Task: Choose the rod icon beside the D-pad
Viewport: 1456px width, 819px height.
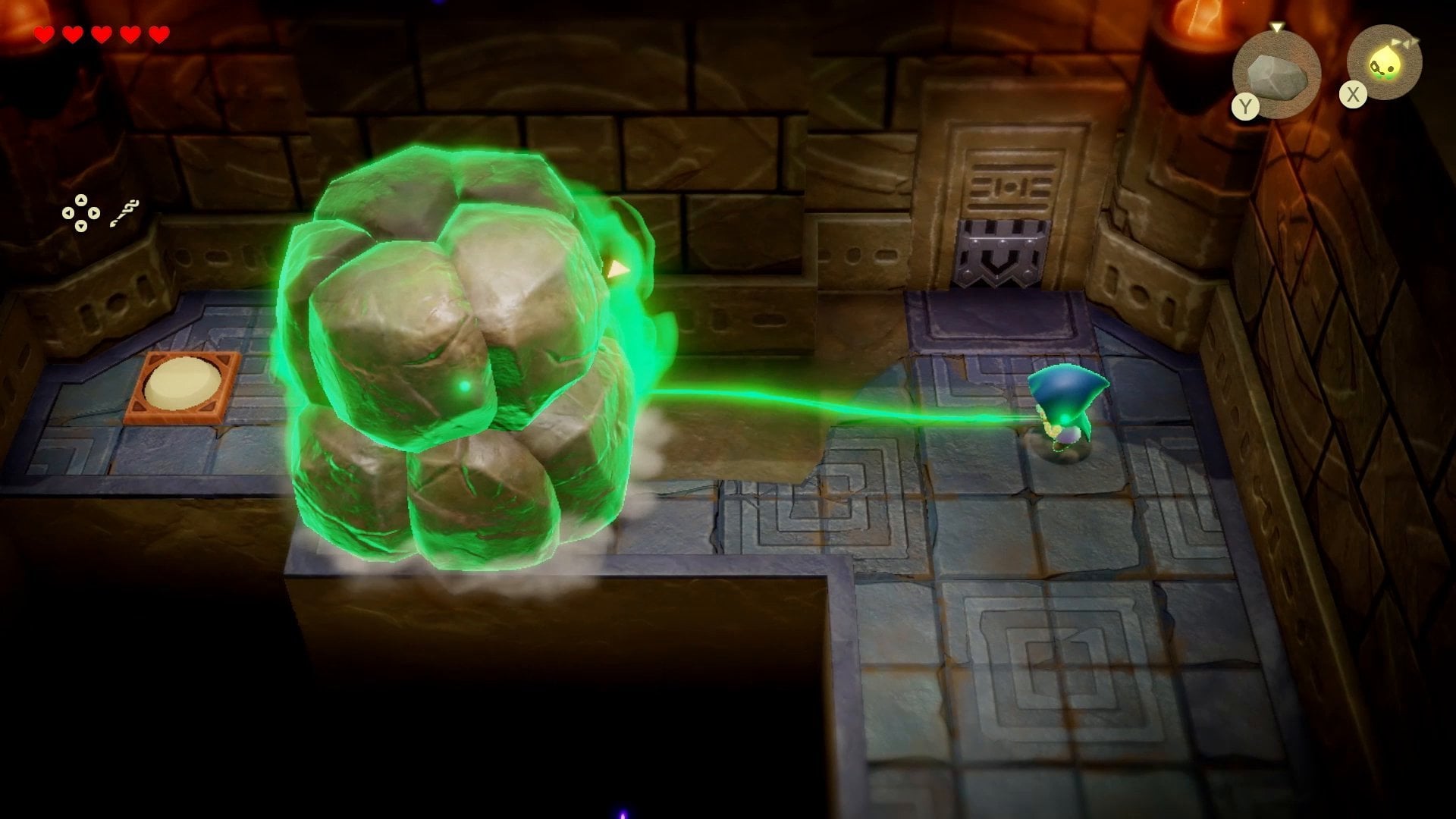Action: (x=124, y=213)
